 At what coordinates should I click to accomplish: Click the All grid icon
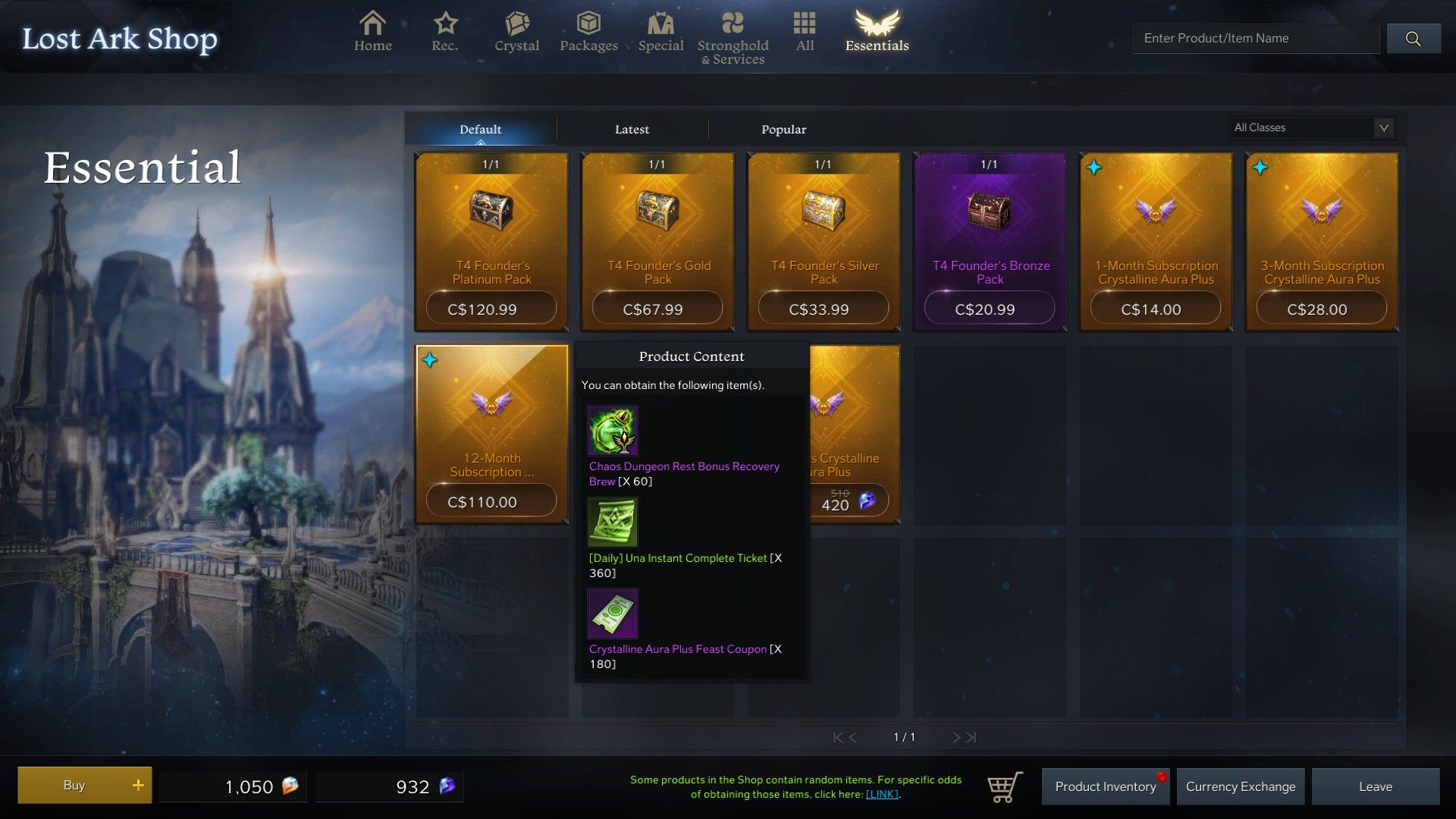tap(804, 25)
